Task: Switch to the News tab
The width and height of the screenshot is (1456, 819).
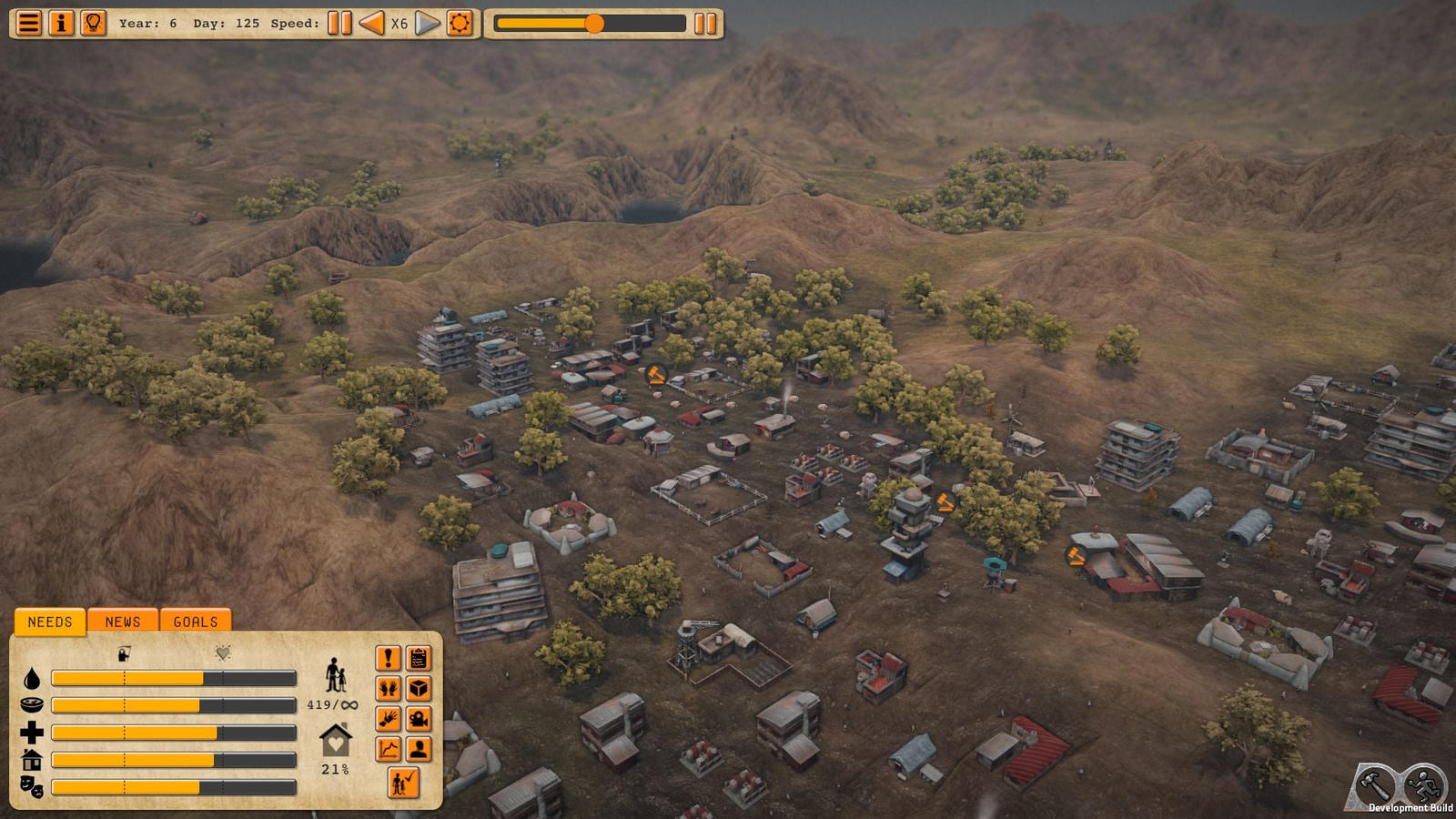Action: [x=123, y=622]
